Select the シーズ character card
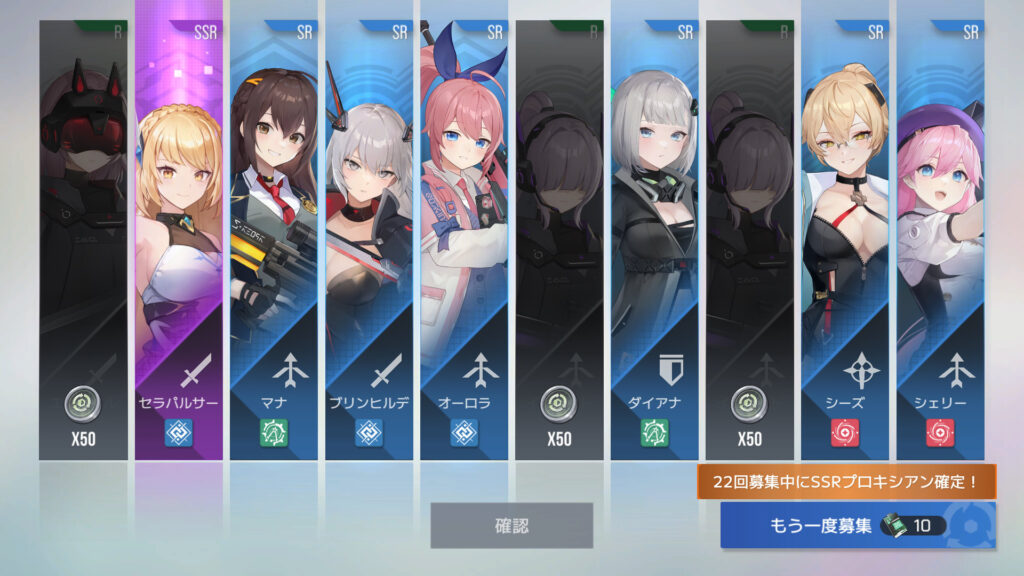The height and width of the screenshot is (576, 1024). 845,240
